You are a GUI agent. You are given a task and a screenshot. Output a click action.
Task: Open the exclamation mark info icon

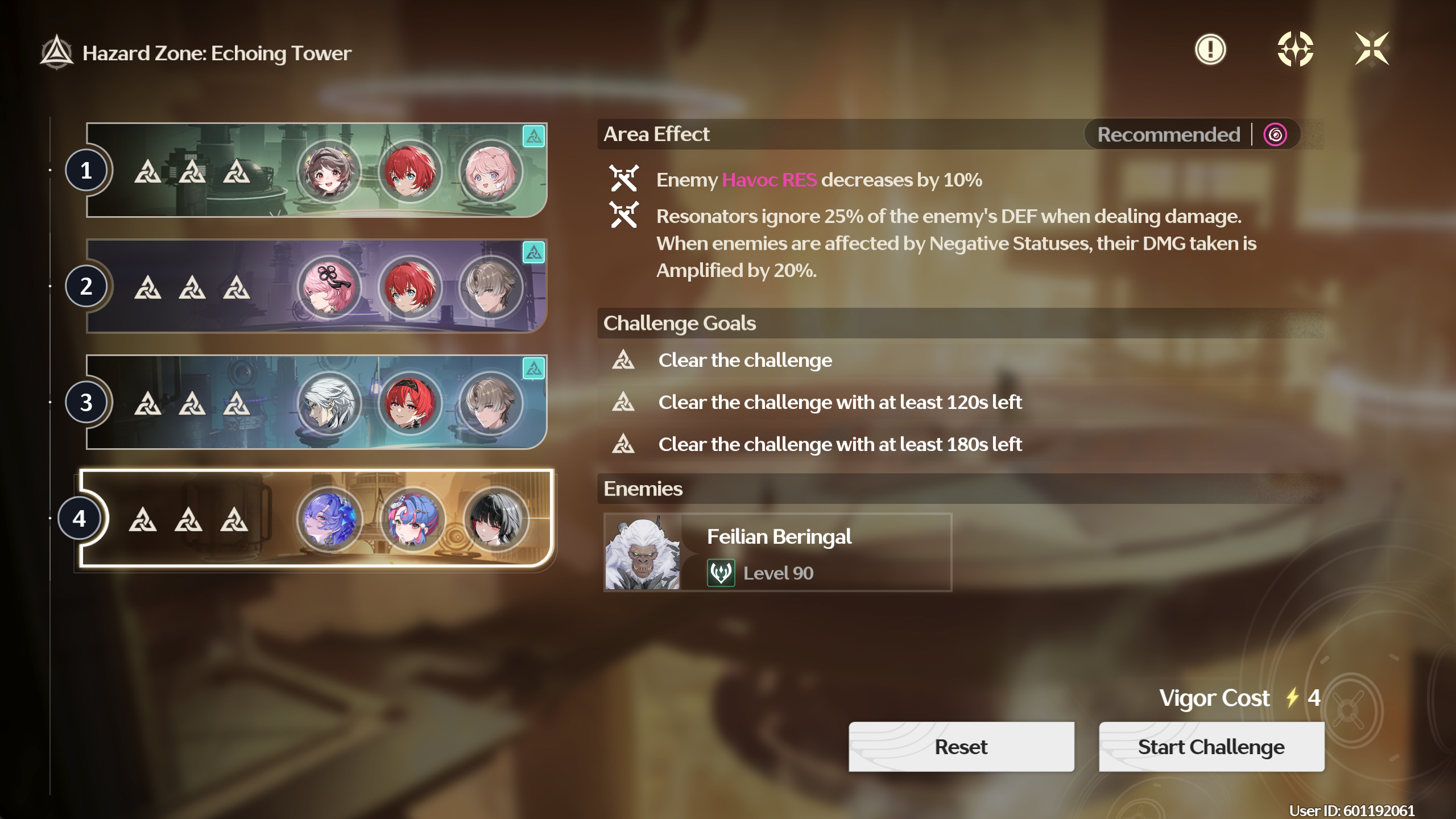pos(1210,49)
